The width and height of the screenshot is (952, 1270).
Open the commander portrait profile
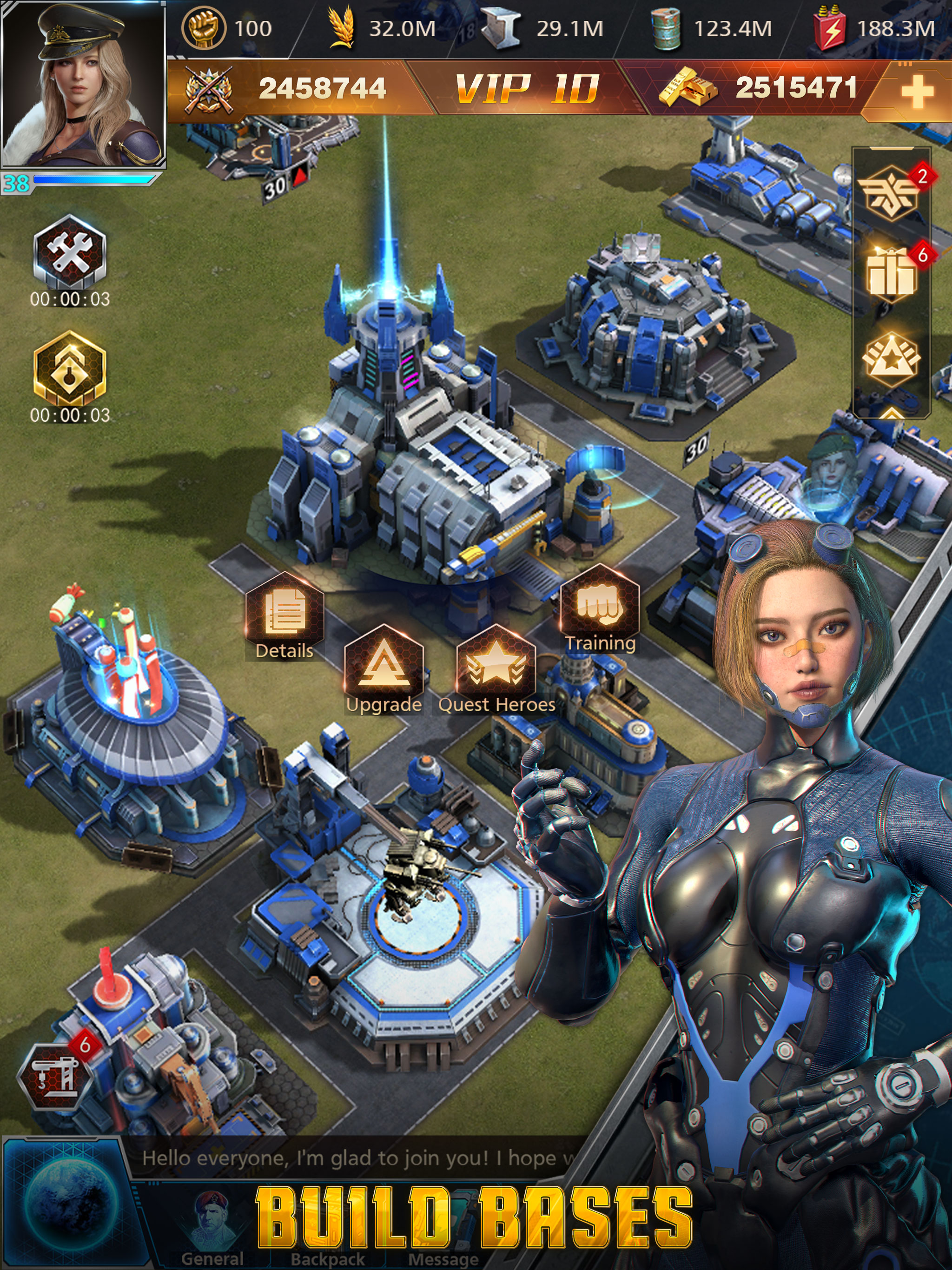click(83, 85)
